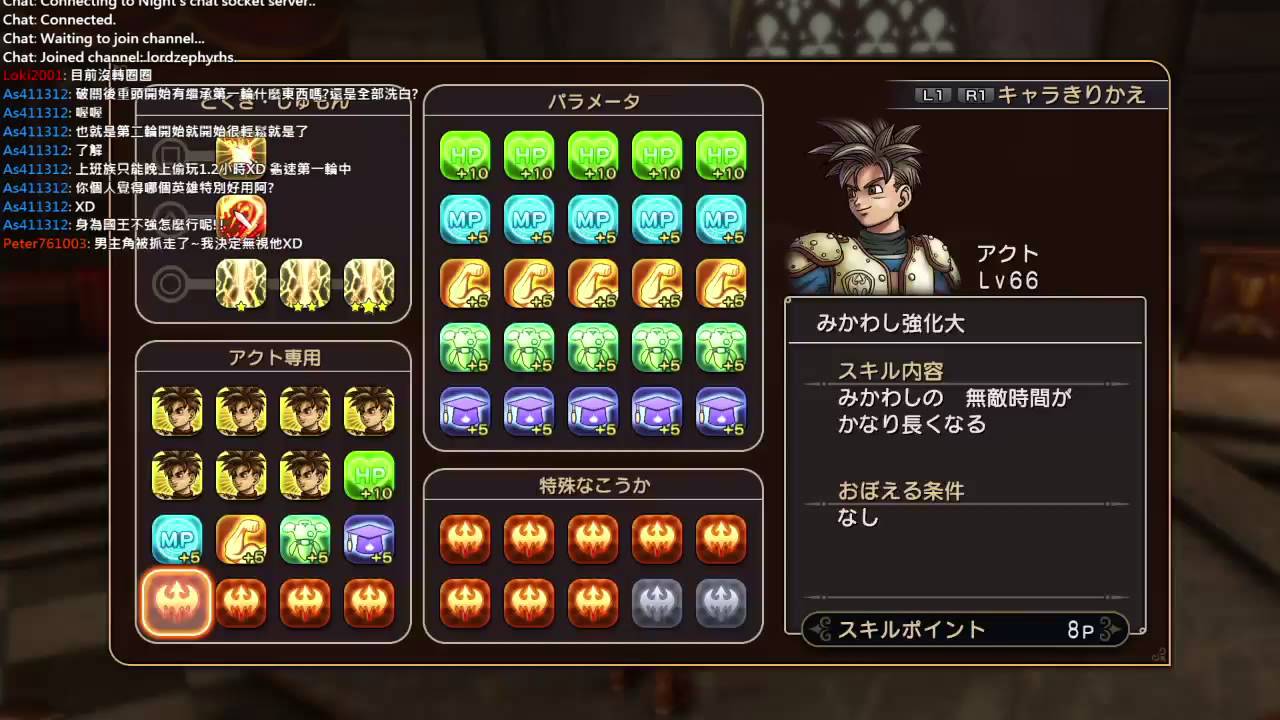Select the one-star lightning skill
This screenshot has width=1280, height=720.
coord(241,284)
